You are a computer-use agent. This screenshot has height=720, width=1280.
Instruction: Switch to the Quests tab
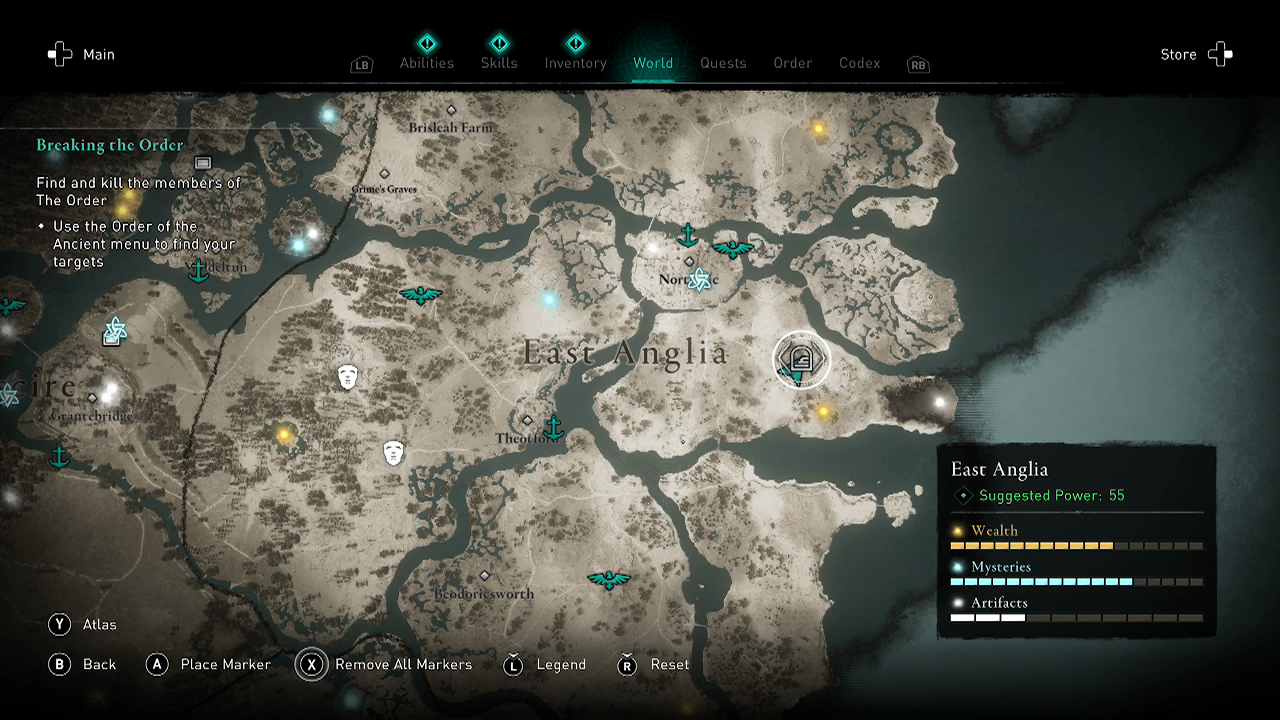pos(723,63)
